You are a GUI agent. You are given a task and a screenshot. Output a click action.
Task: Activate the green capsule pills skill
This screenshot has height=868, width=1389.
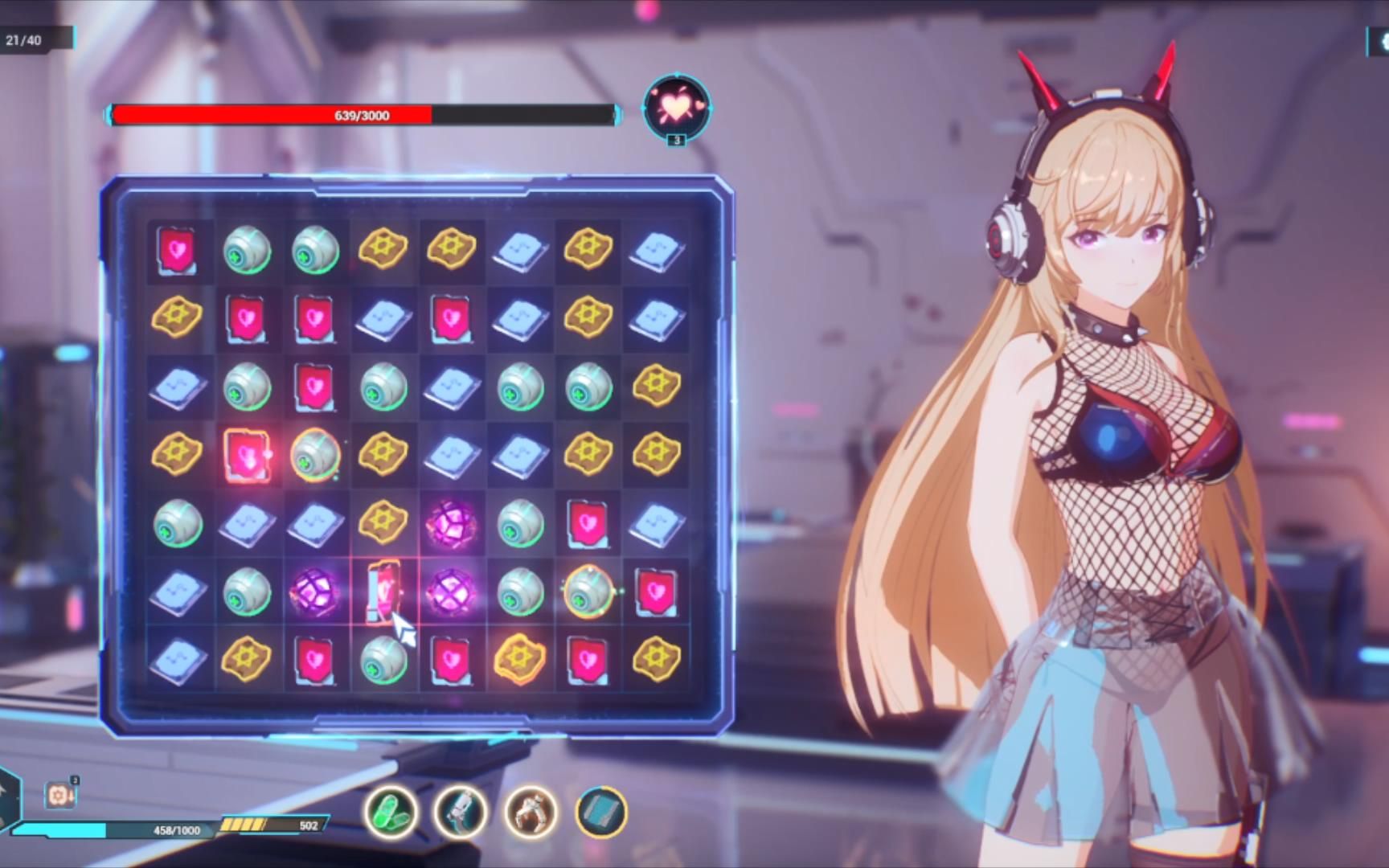tap(391, 812)
